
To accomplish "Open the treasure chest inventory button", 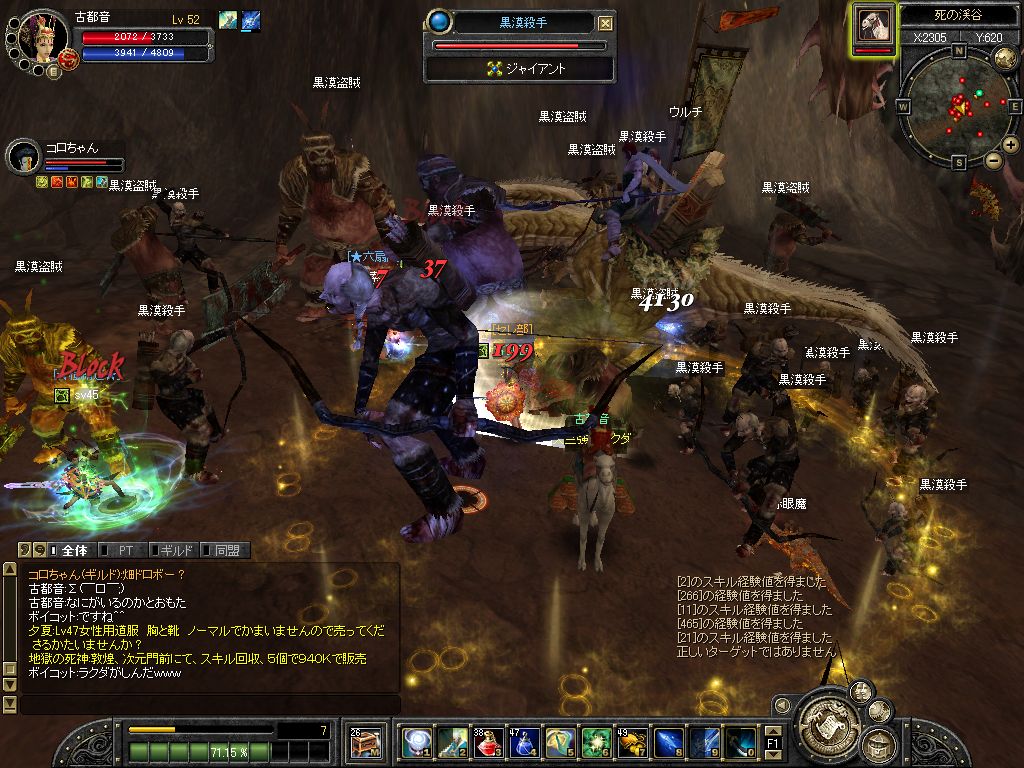I will click(x=365, y=742).
